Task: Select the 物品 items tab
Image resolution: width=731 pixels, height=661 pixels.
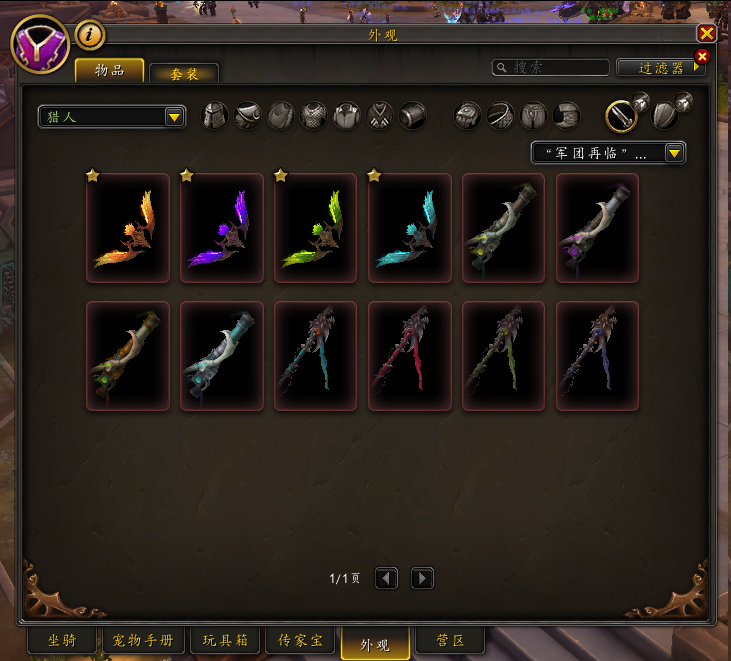Action: click(110, 70)
